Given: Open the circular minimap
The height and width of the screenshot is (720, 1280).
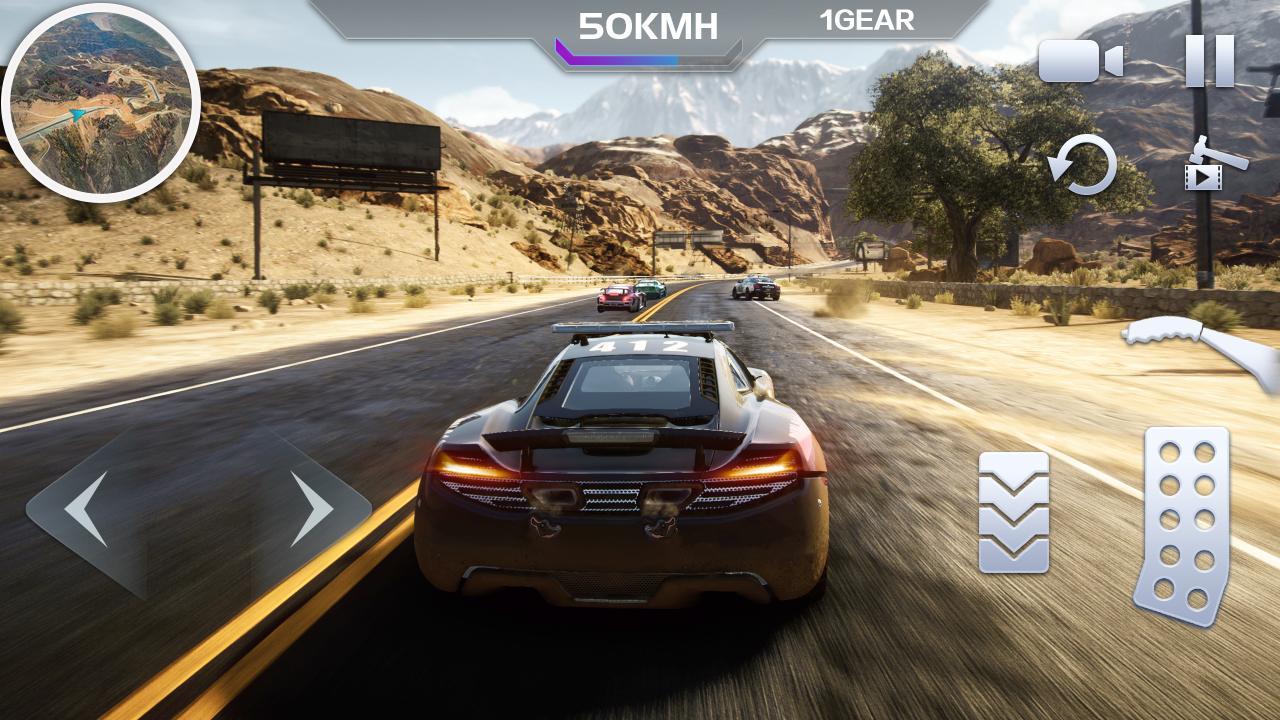Looking at the screenshot, I should pyautogui.click(x=101, y=103).
